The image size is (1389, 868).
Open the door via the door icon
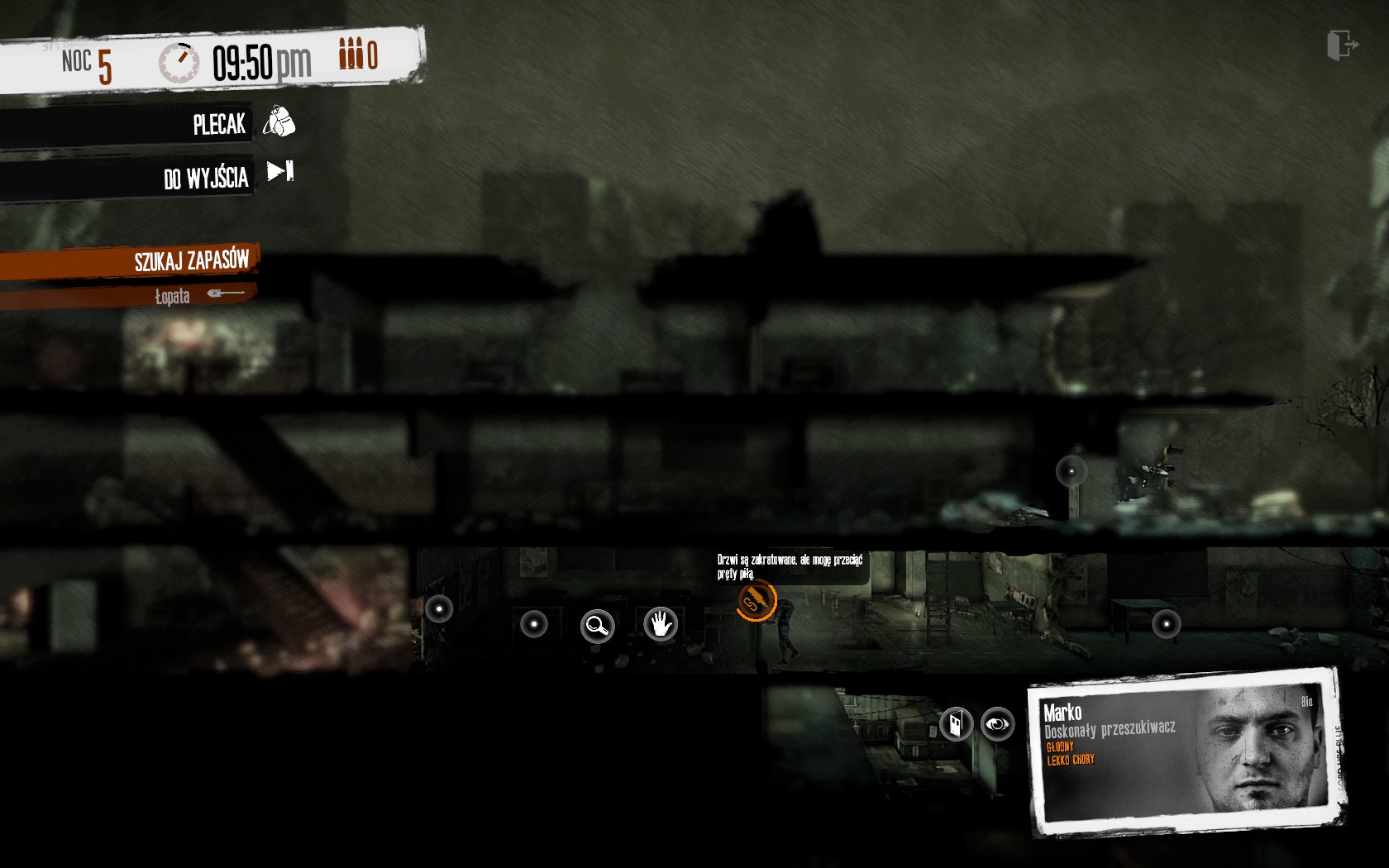[956, 724]
